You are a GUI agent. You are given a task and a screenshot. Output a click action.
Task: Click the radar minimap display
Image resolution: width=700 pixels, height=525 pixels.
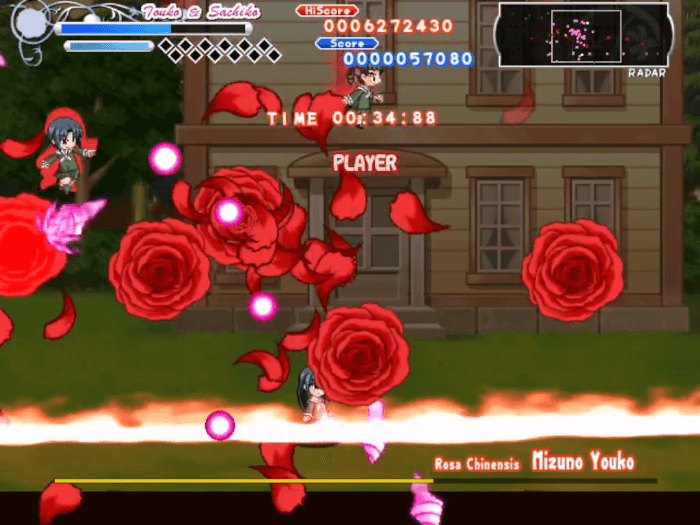583,35
